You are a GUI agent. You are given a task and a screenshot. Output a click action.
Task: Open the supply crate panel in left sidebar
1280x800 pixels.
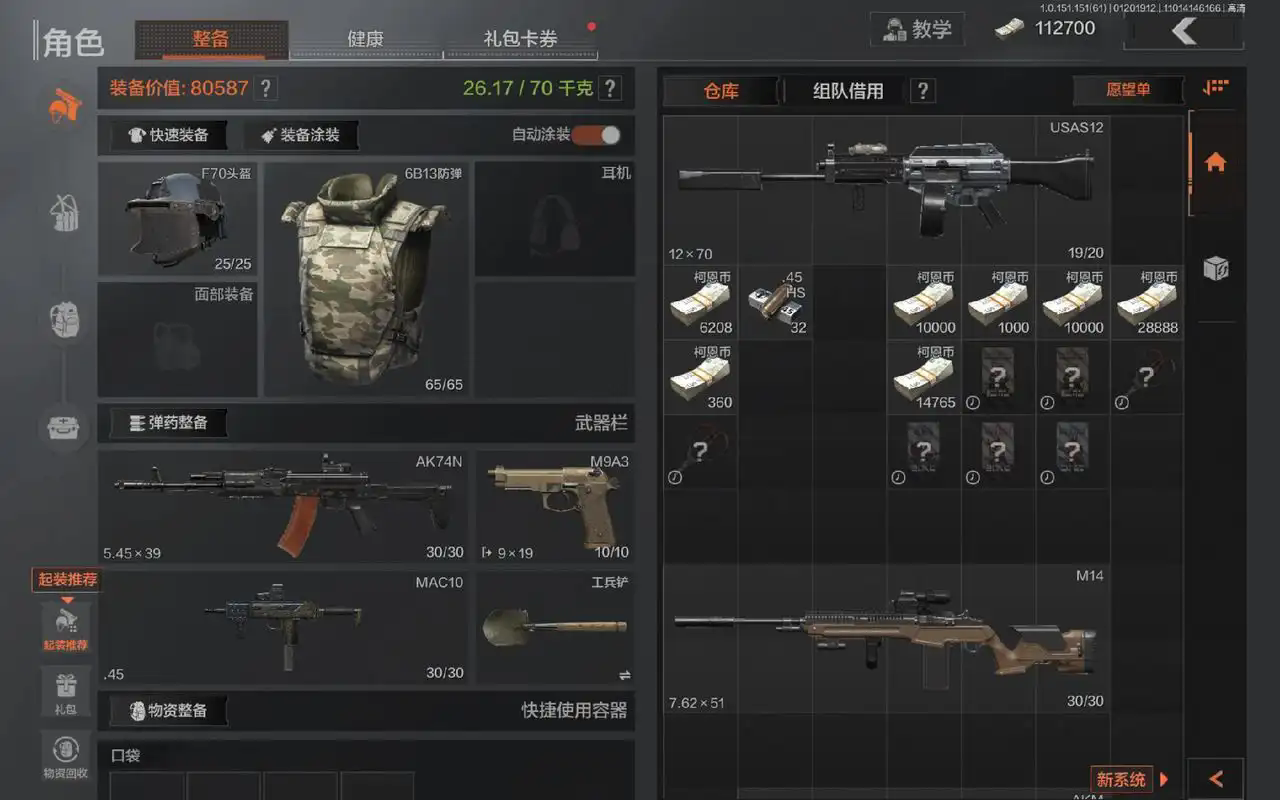point(63,428)
